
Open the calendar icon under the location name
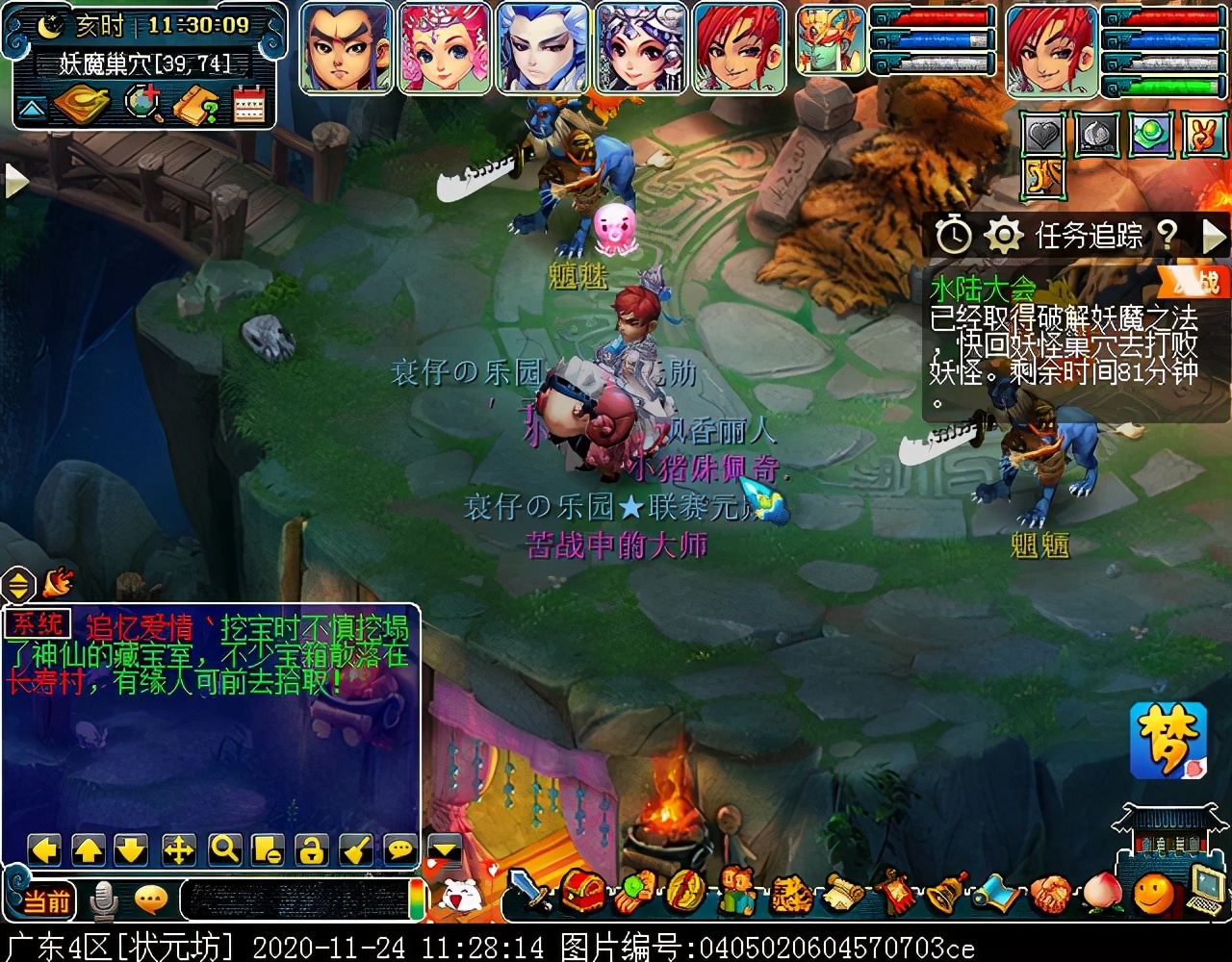coord(248,106)
